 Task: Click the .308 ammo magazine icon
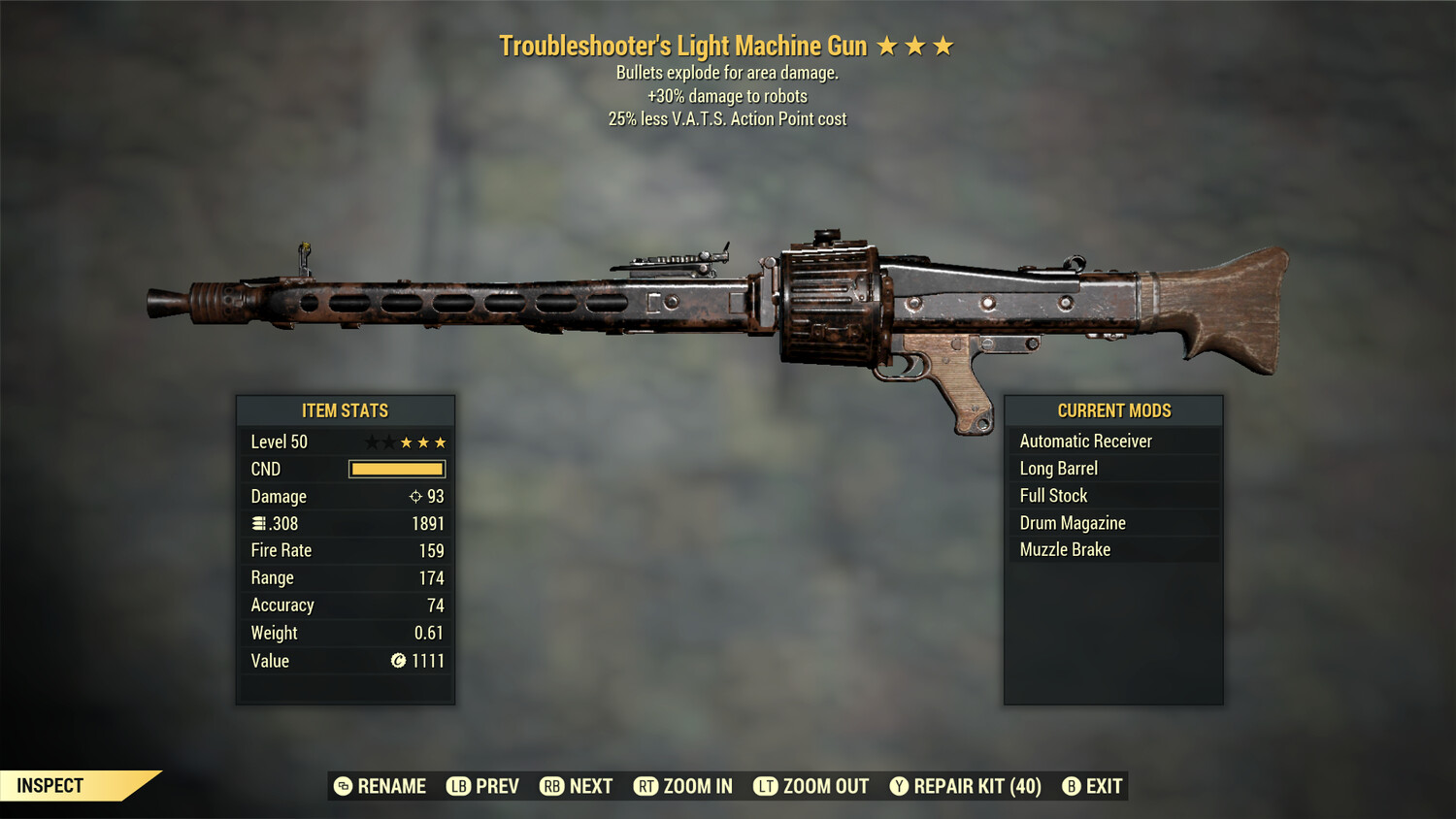coord(259,523)
